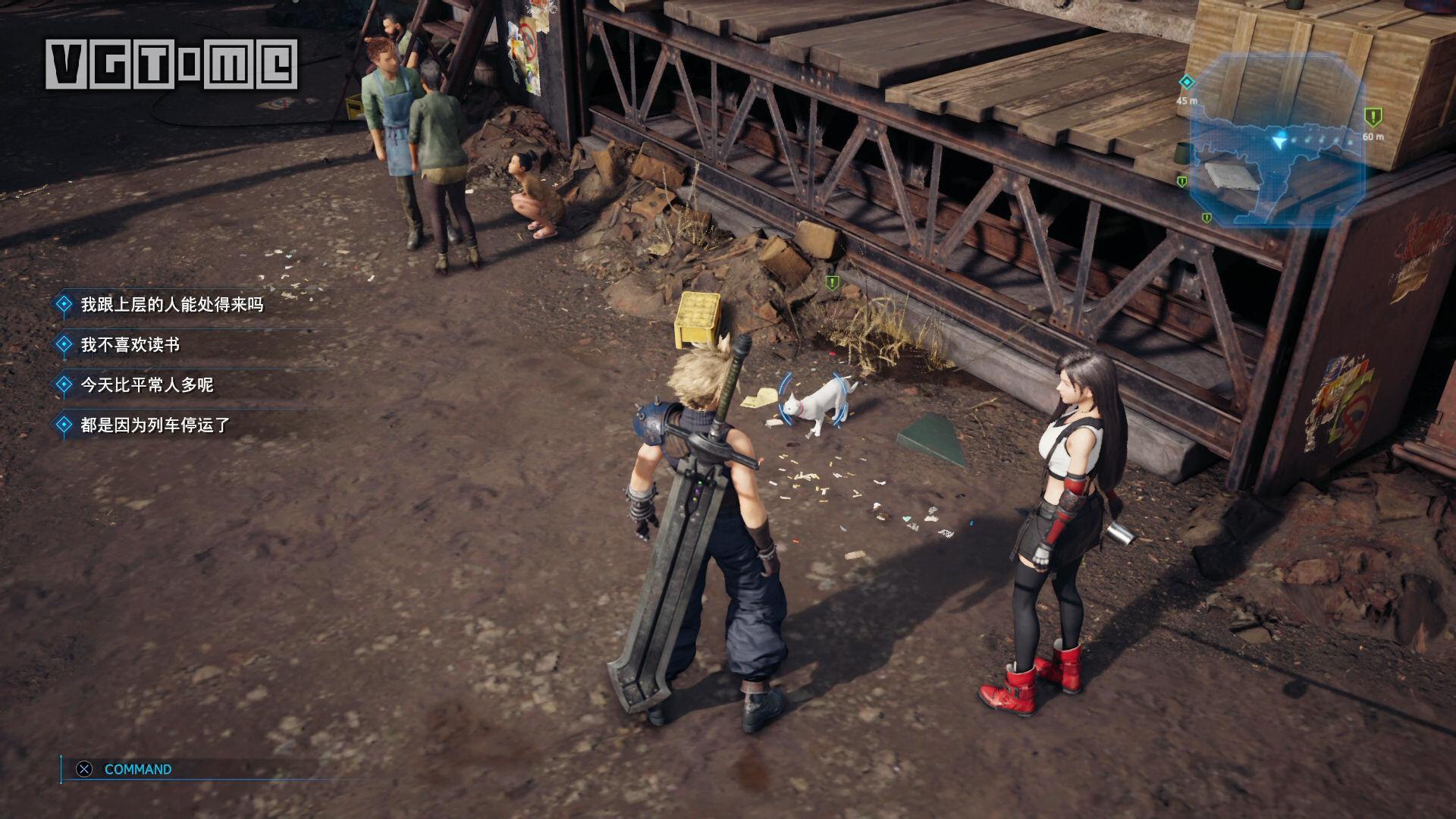This screenshot has width=1456, height=819.
Task: Select the green quest marker showing 60 m
Action: (1373, 117)
